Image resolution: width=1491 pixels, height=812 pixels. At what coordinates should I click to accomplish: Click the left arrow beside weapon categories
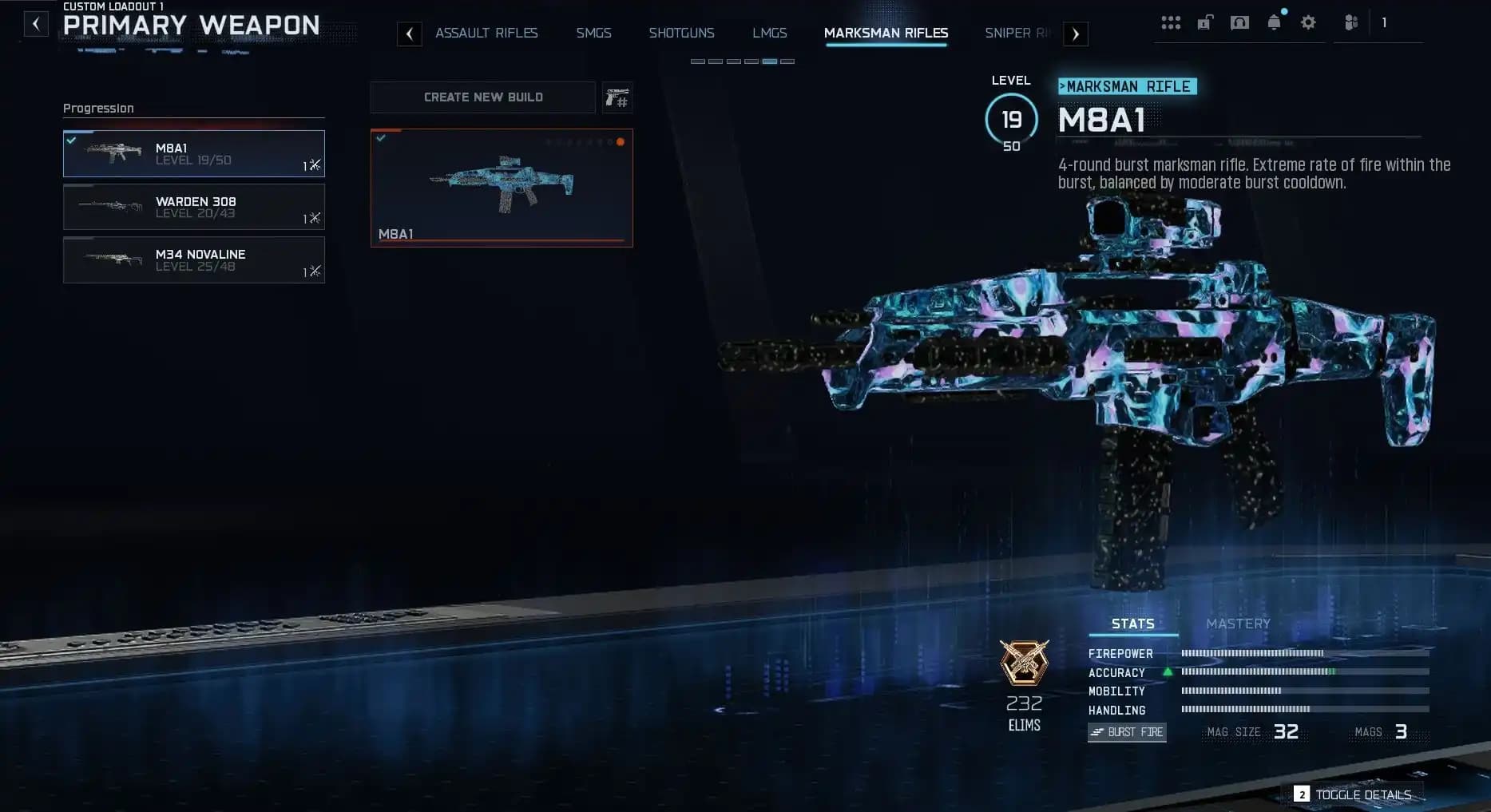(410, 34)
